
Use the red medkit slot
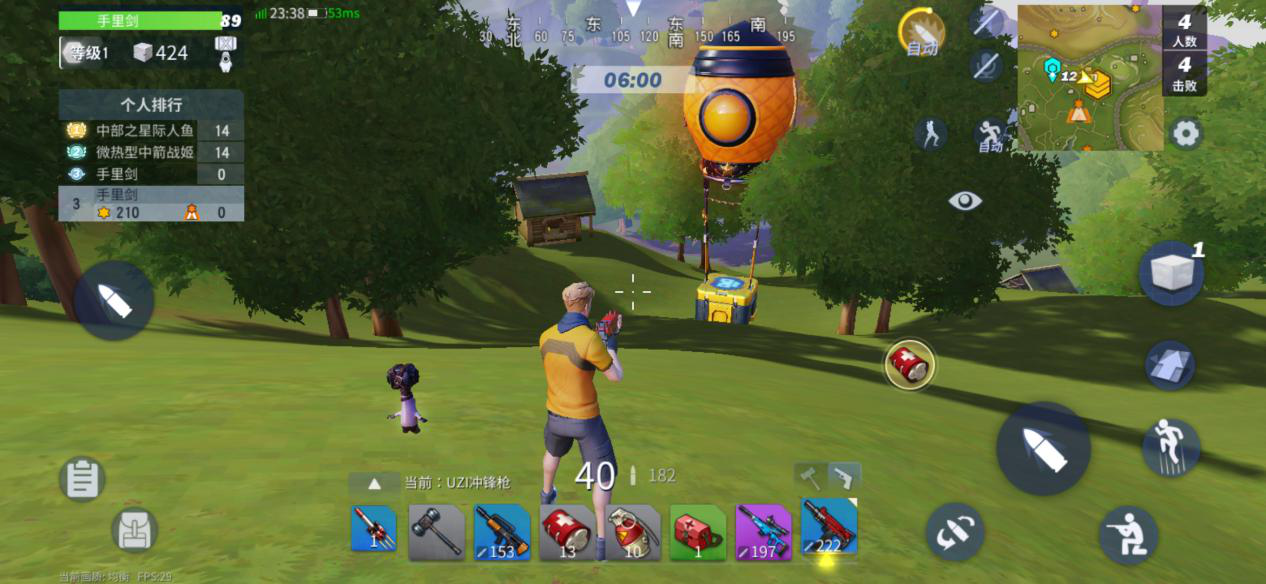click(x=697, y=530)
